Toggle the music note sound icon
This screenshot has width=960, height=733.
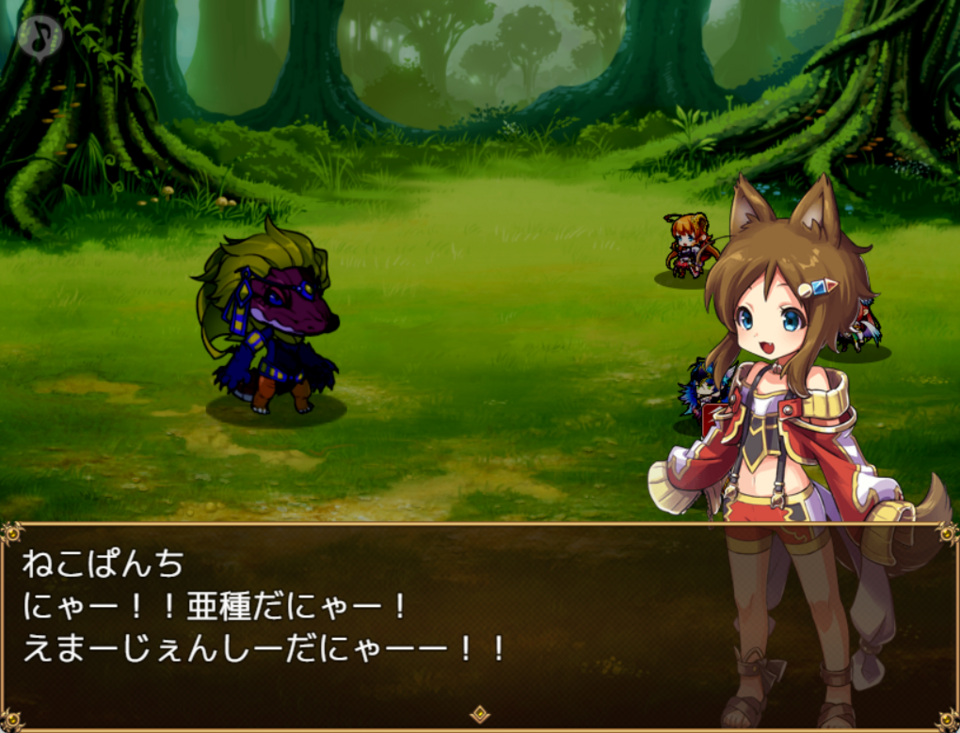point(39,37)
